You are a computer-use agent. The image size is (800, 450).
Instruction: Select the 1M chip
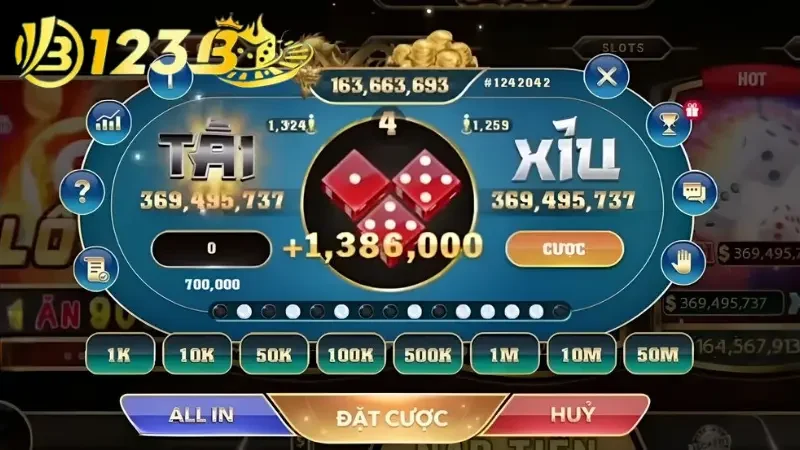coord(504,353)
